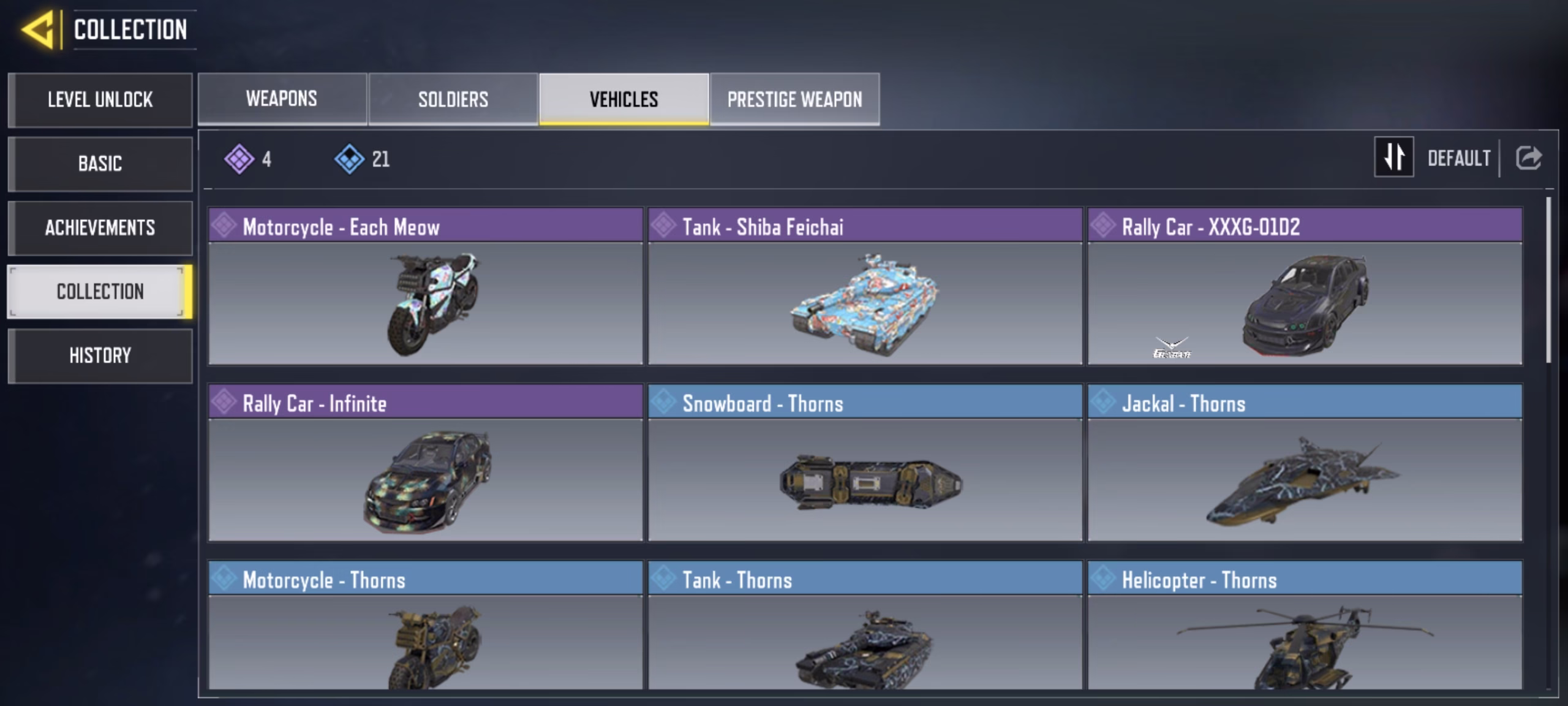Select Motorcycle - Each Meow skin
Image resolution: width=1568 pixels, height=706 pixels.
tap(425, 286)
